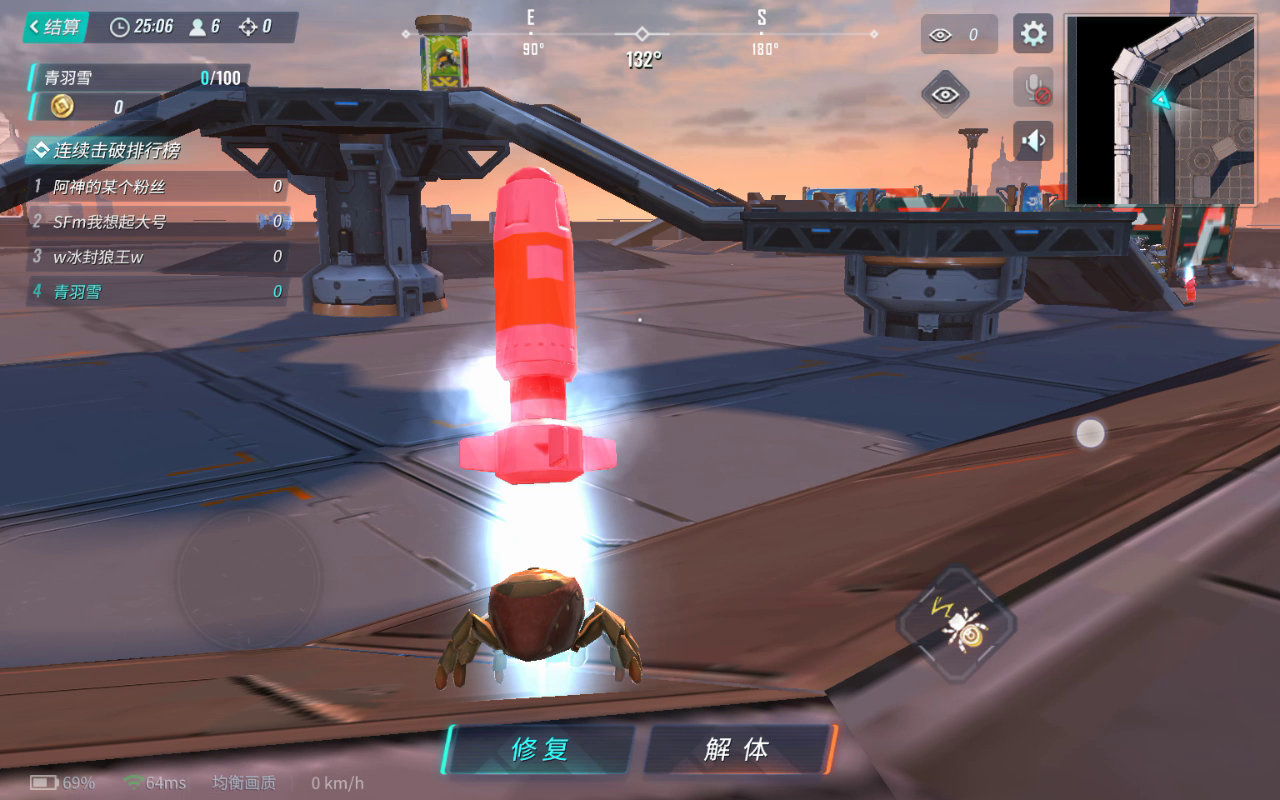The image size is (1280, 800).
Task: Tap the 结算 back button
Action: [56, 27]
